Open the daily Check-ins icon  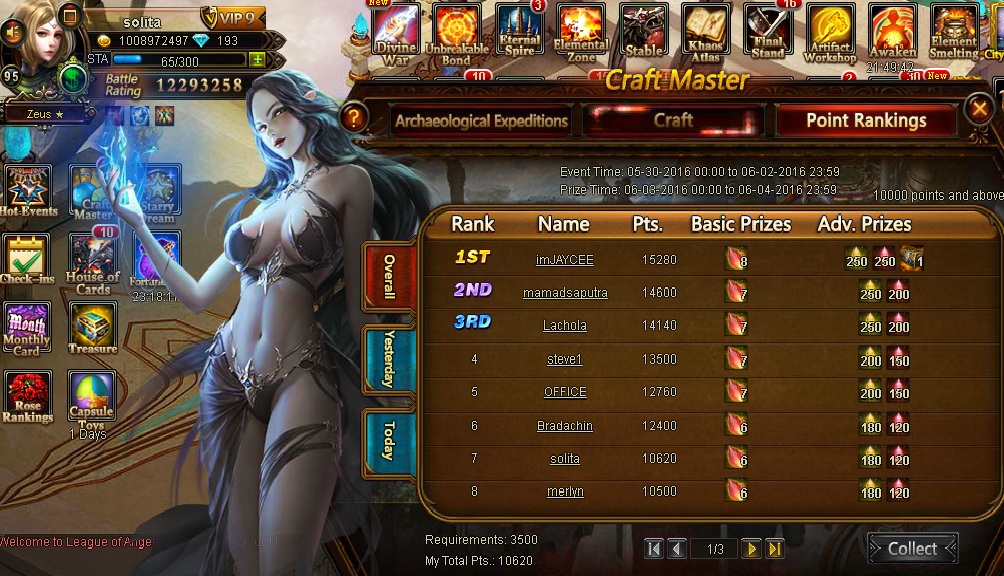coord(28,260)
